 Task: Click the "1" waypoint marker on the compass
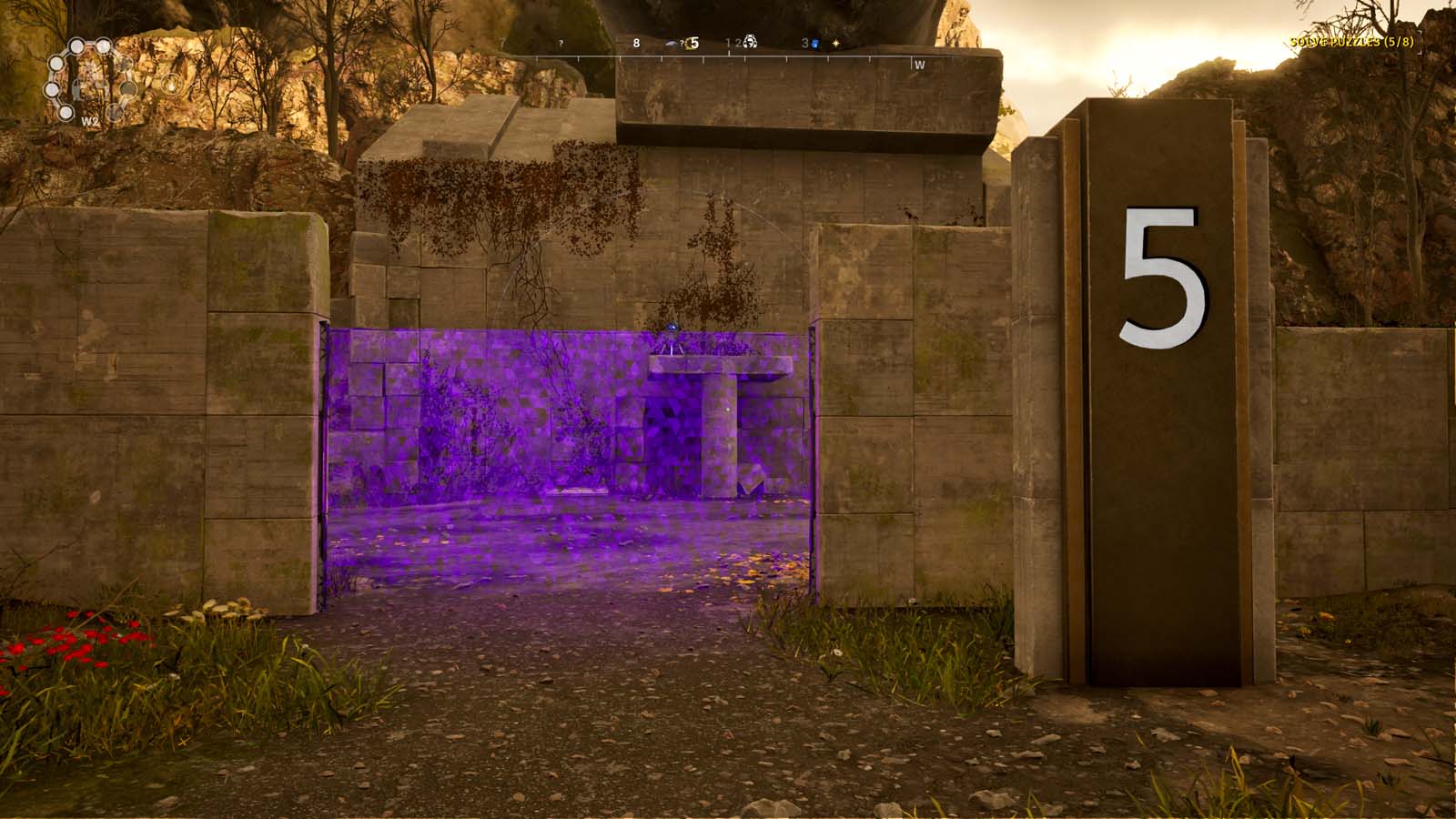coord(728,42)
